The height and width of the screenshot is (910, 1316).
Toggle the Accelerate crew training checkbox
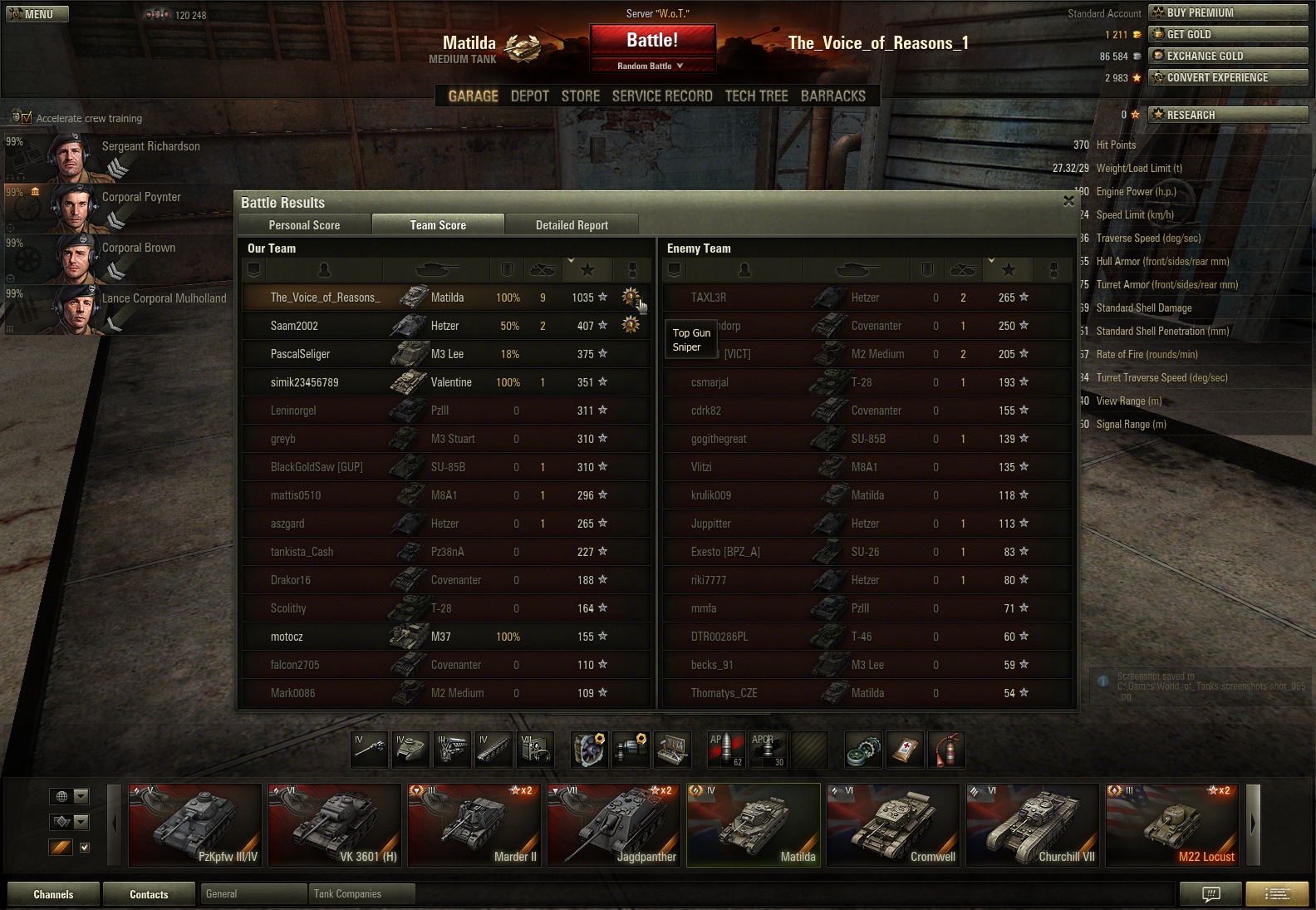(27, 118)
